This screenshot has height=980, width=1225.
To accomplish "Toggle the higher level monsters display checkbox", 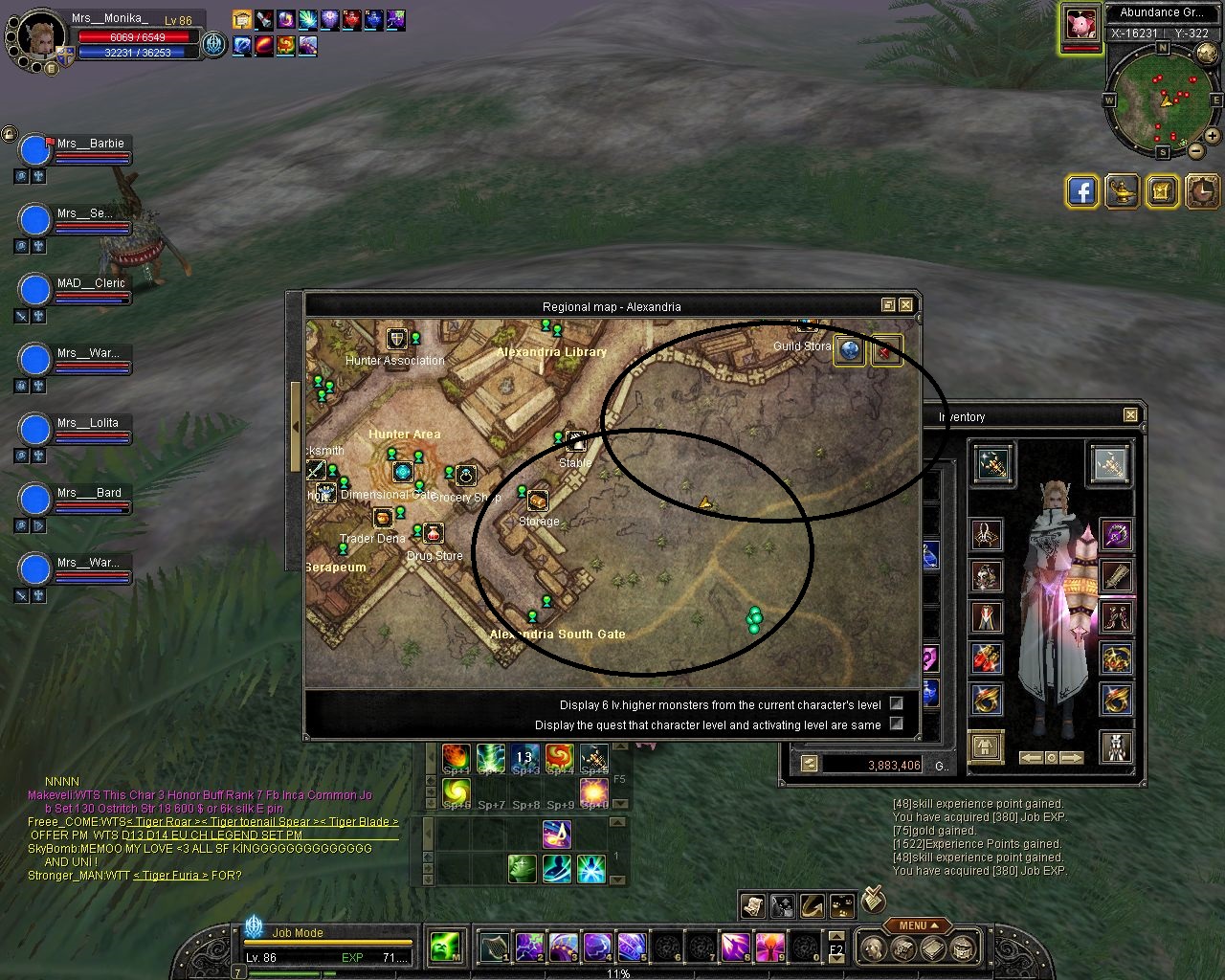I will 897,703.
